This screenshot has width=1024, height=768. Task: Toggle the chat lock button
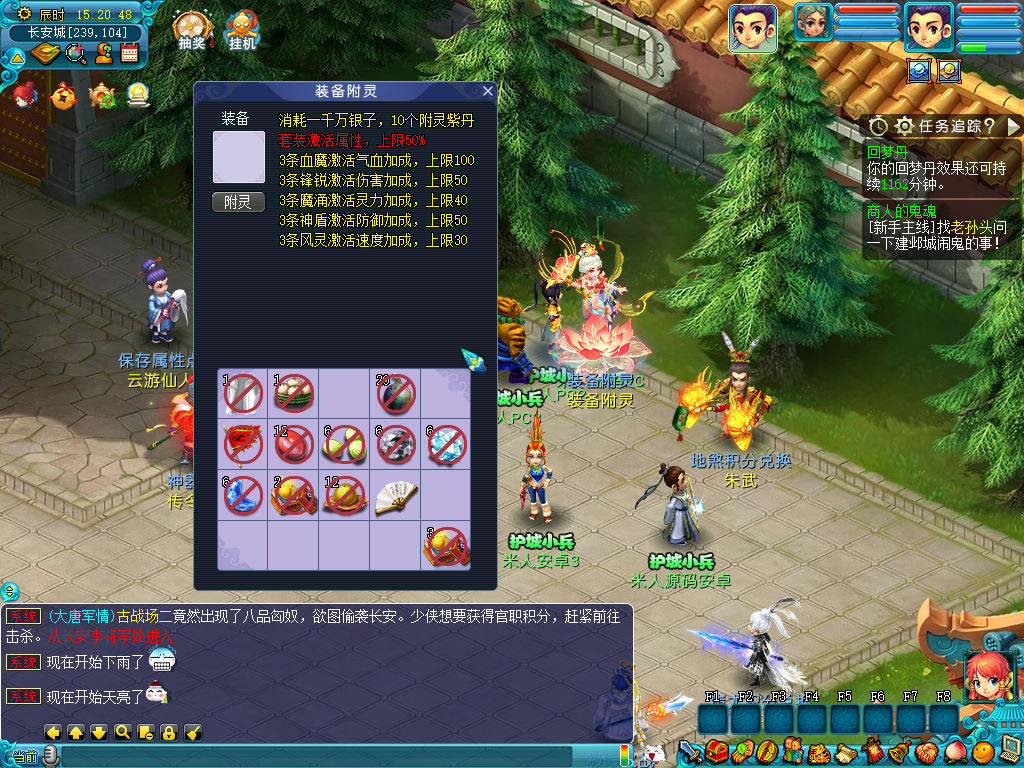click(168, 732)
